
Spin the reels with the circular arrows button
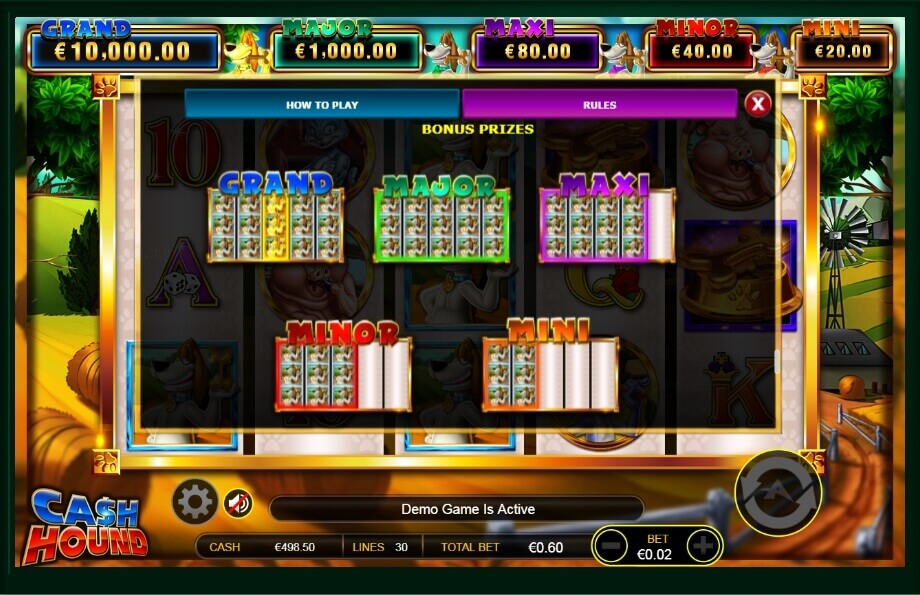pos(777,493)
